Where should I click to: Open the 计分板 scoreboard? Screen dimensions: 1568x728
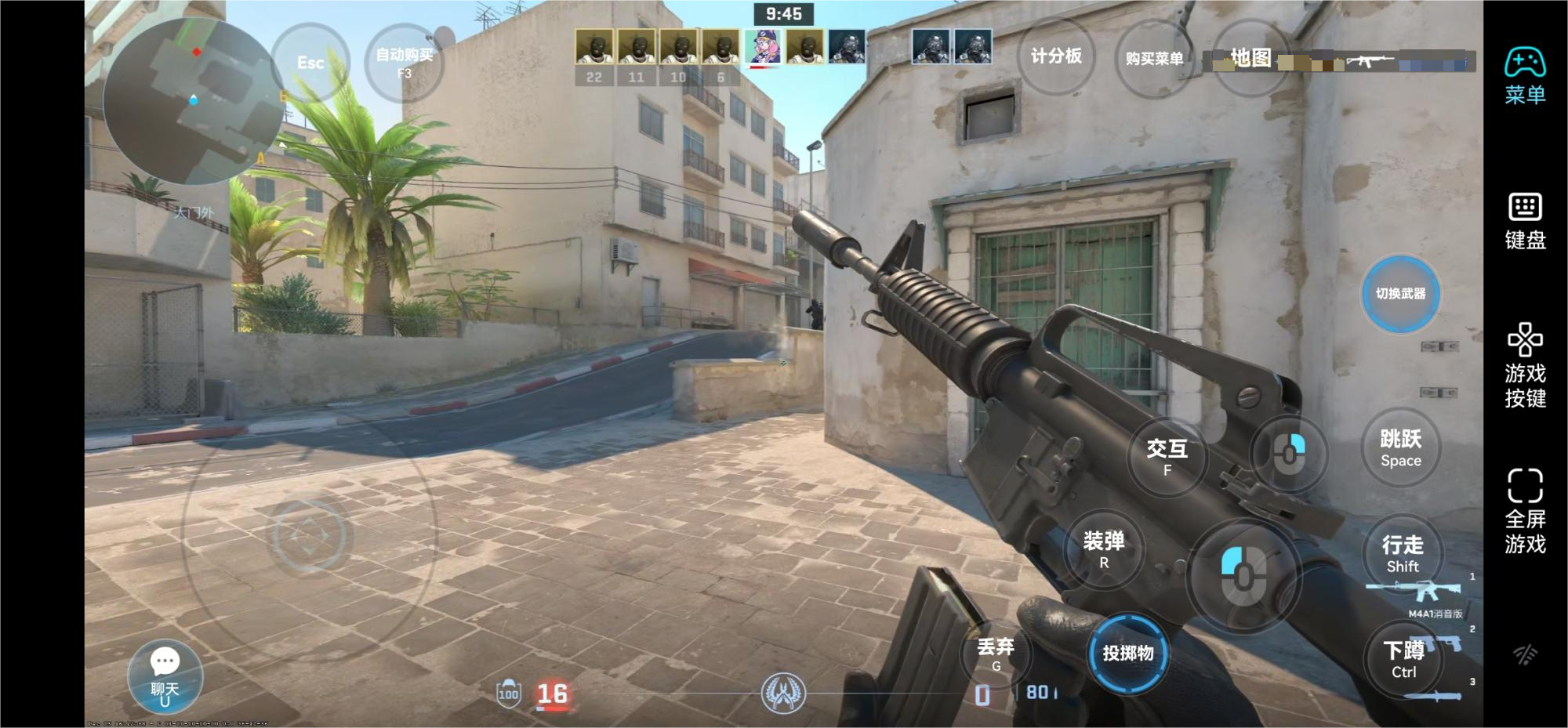tap(1056, 56)
